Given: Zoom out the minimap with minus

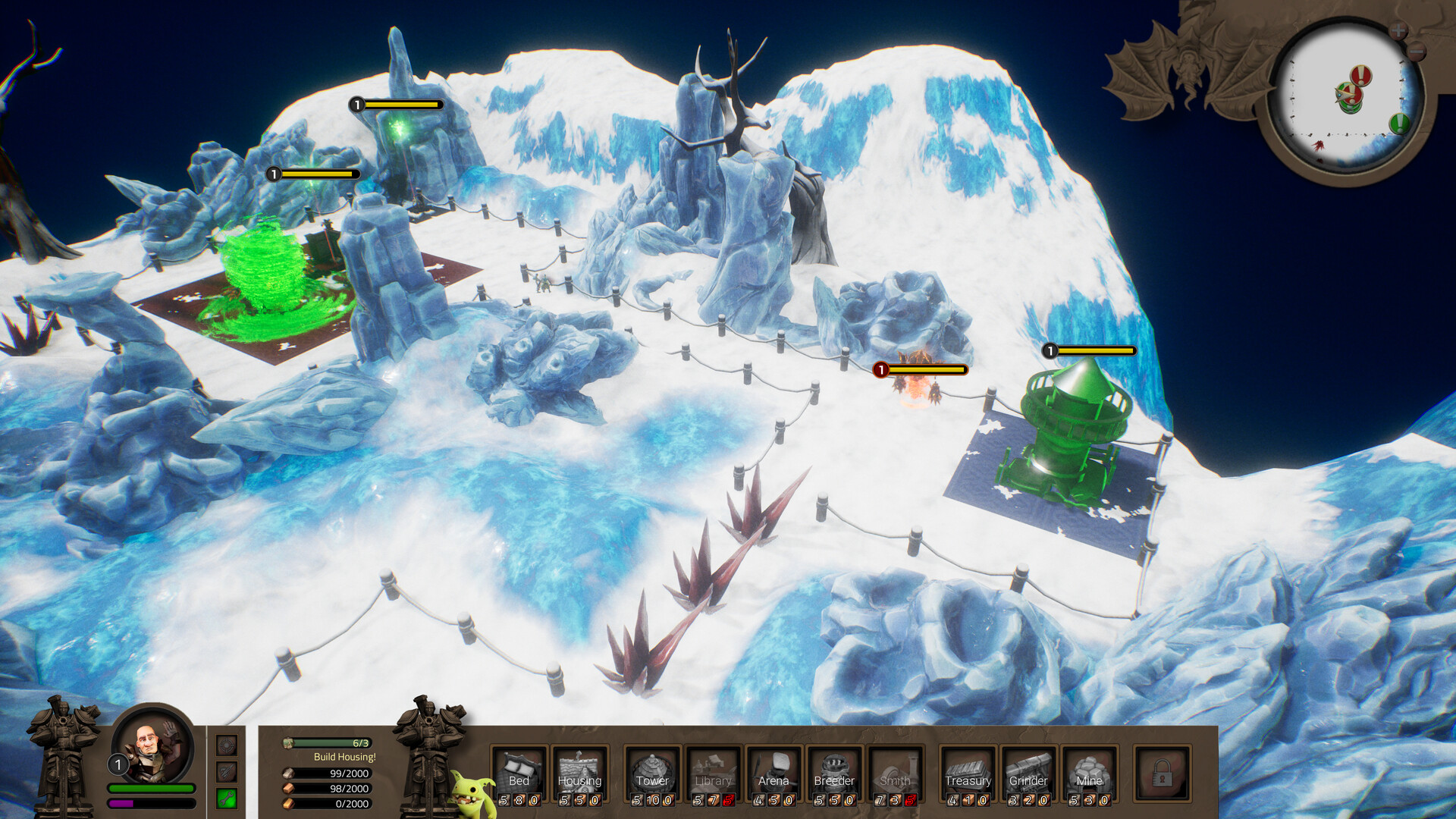Looking at the screenshot, I should click(x=1417, y=52).
